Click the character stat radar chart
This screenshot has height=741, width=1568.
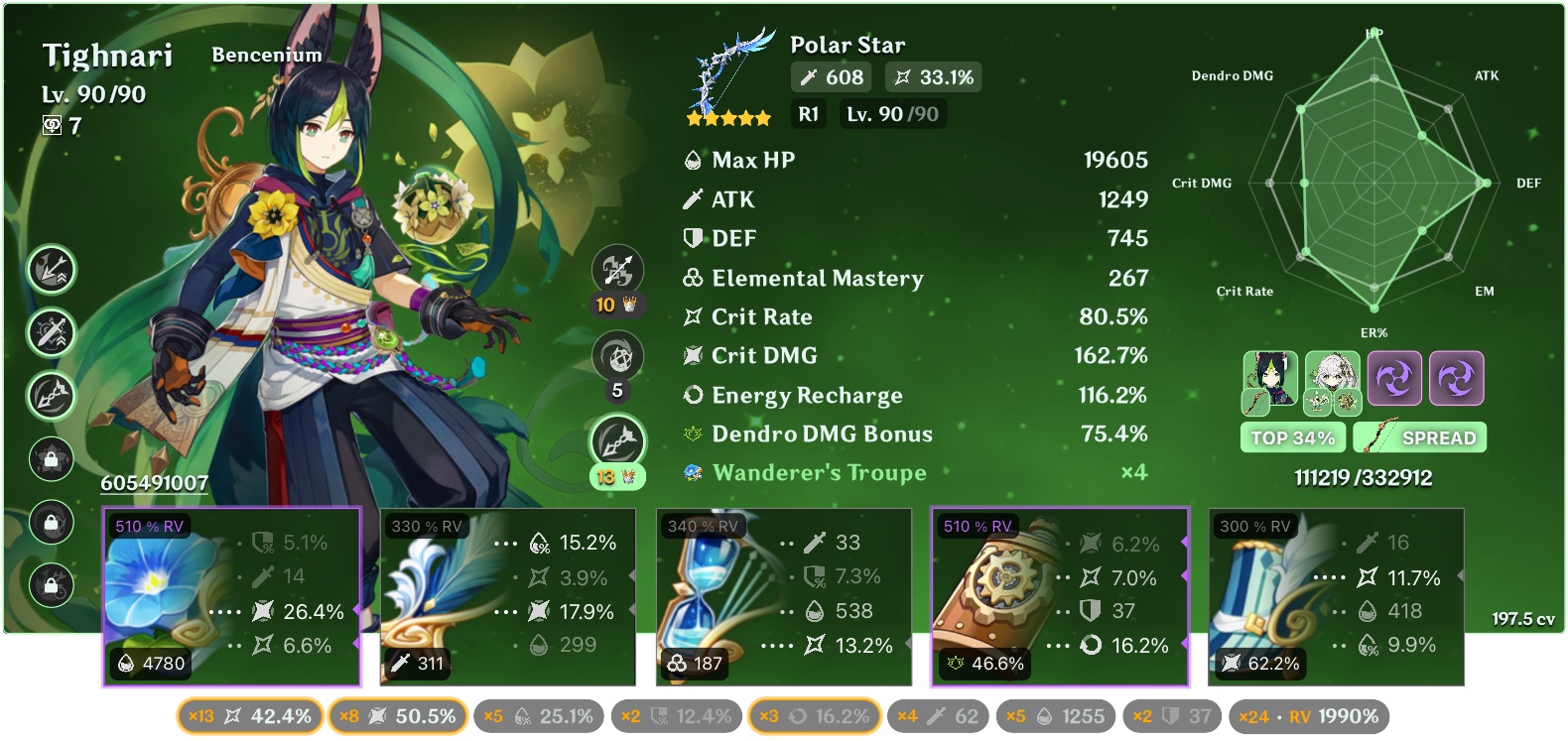(1374, 184)
